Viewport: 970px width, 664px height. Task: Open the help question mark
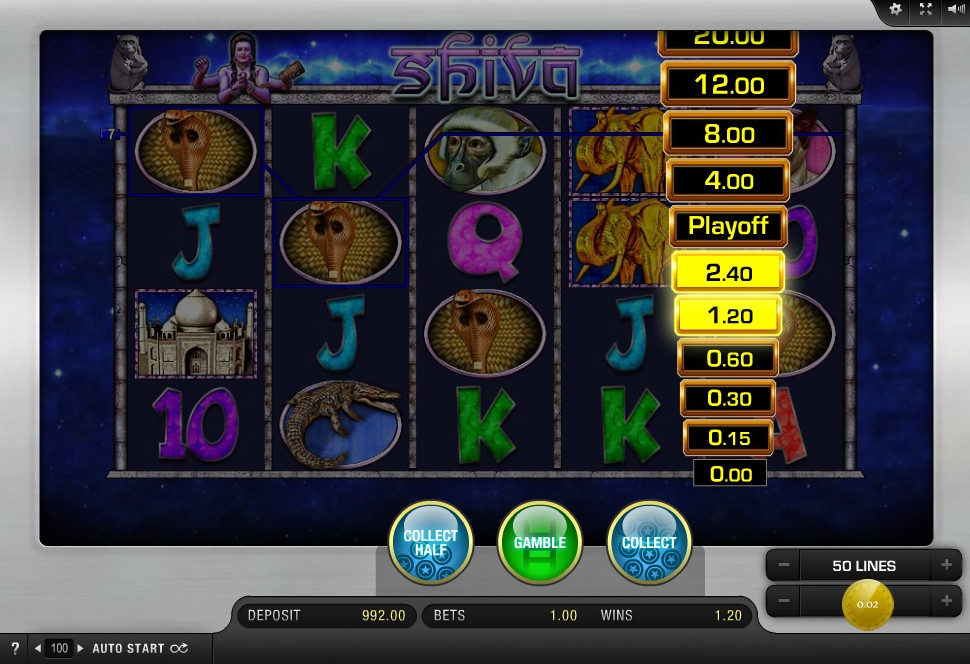pos(15,648)
